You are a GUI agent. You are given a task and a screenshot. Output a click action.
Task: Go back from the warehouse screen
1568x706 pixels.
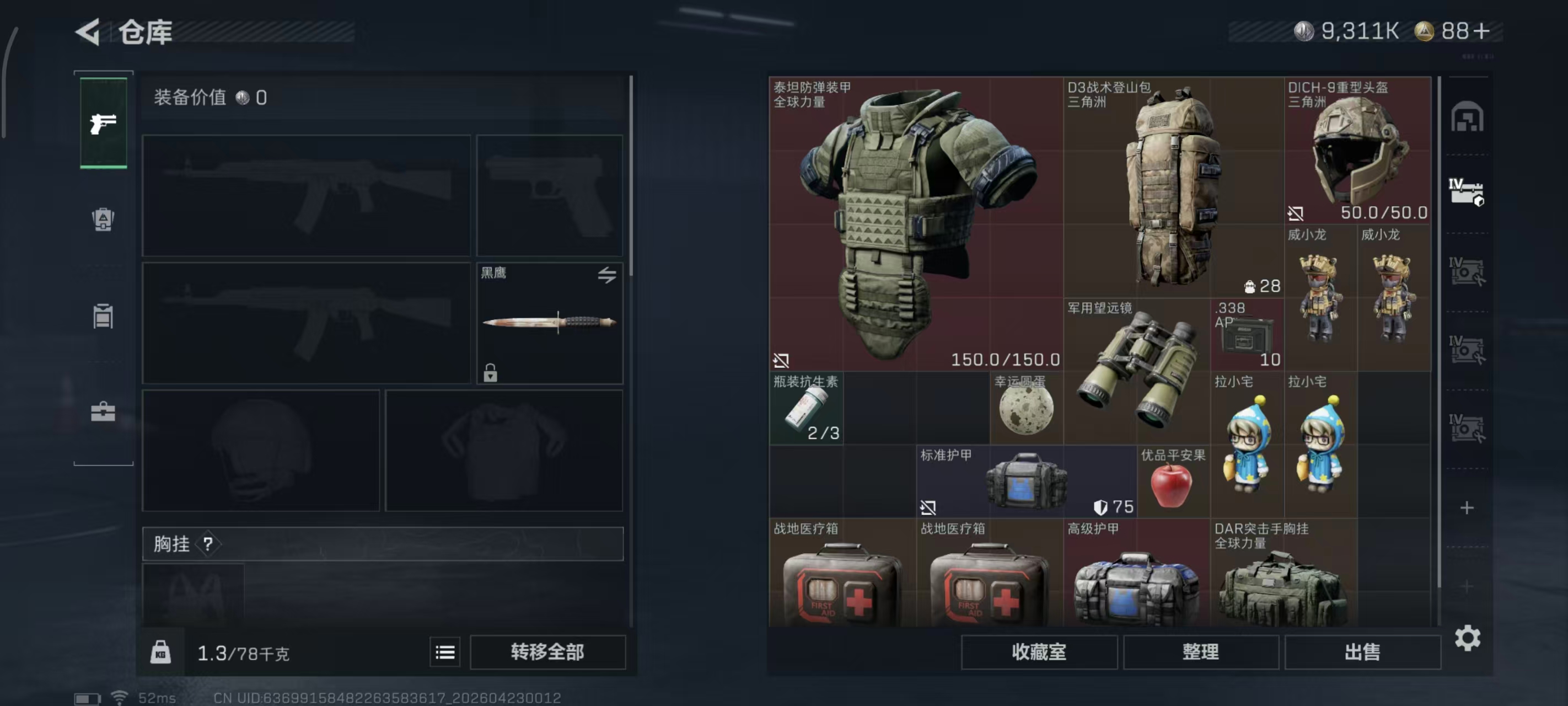pos(88,31)
